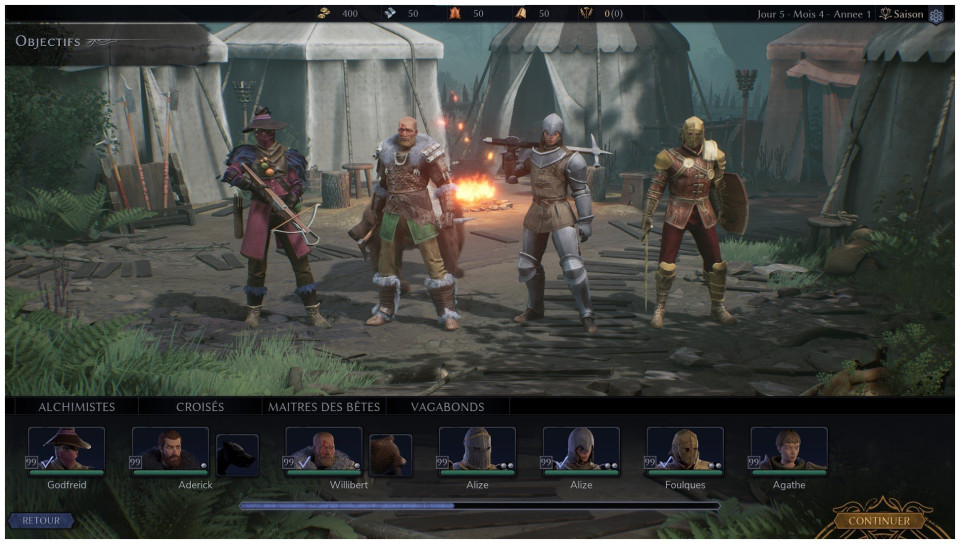Select Alize with the visored steel helmet
The height and width of the screenshot is (544, 960).
477,450
